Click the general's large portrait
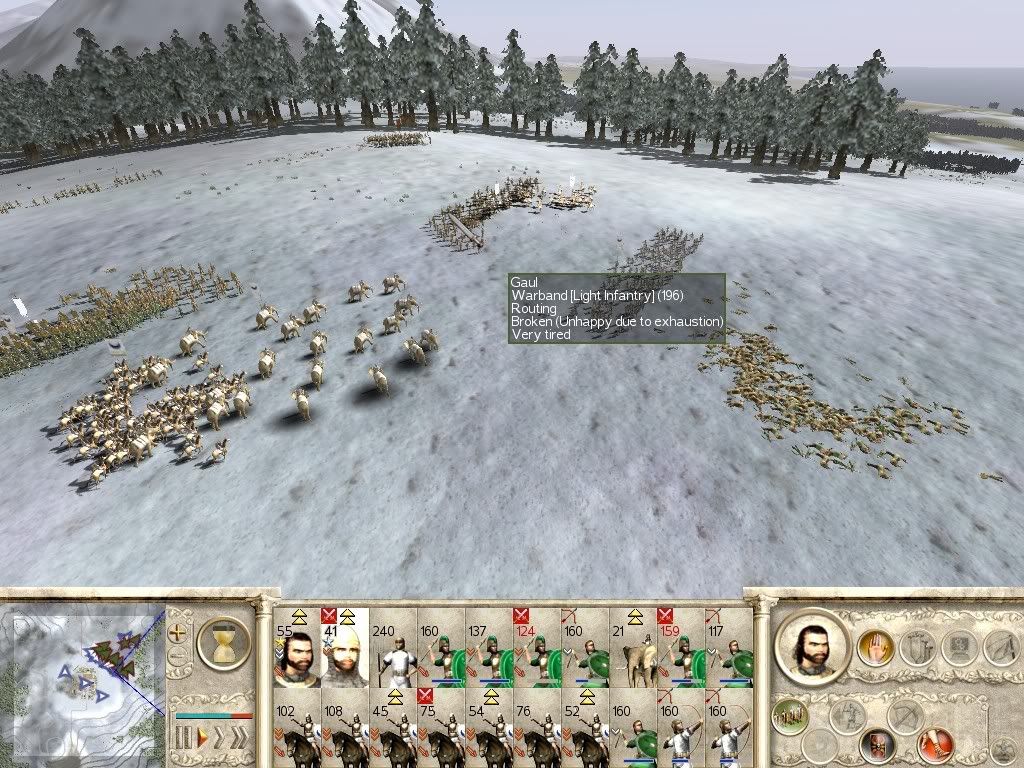Image resolution: width=1024 pixels, height=768 pixels. tap(810, 646)
